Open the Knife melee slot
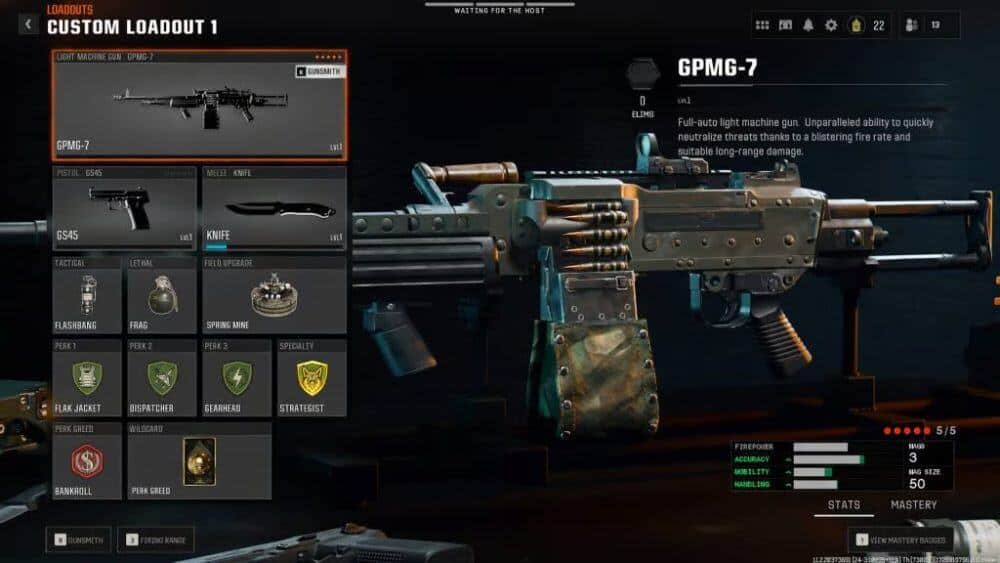 (274, 208)
